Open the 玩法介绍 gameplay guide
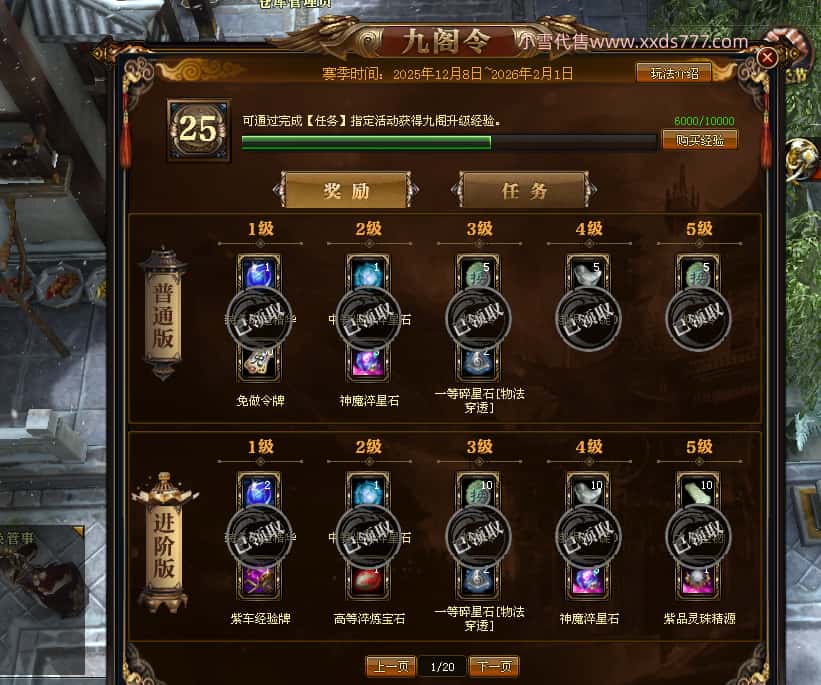 tap(674, 72)
